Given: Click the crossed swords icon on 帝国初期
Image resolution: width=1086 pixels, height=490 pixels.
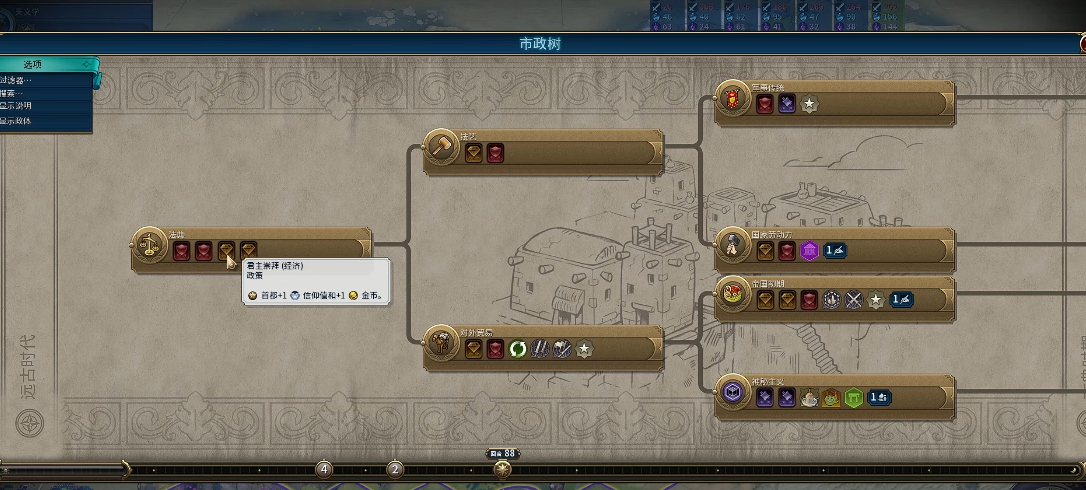Looking at the screenshot, I should 854,299.
